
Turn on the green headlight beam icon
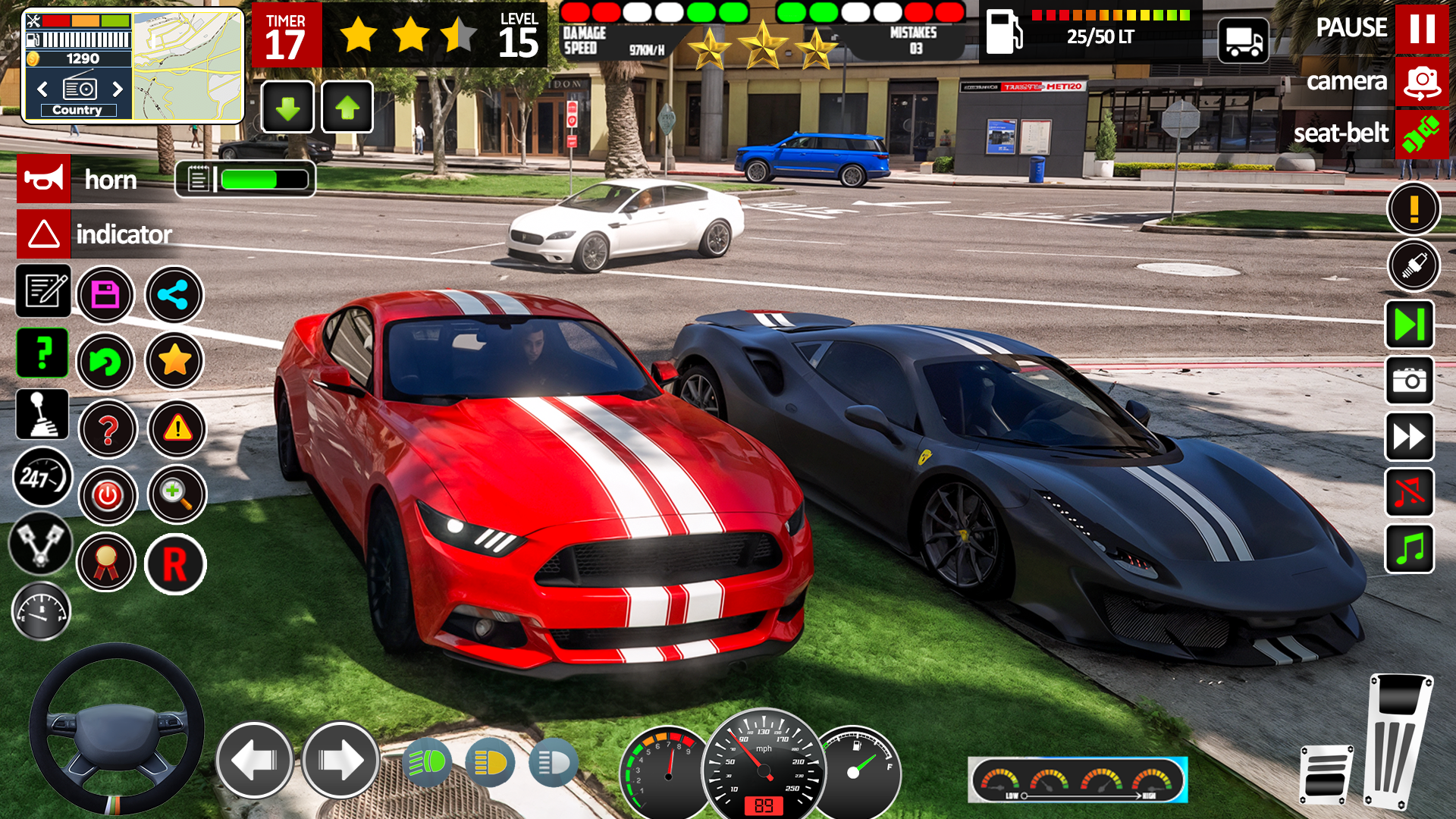coord(427,762)
